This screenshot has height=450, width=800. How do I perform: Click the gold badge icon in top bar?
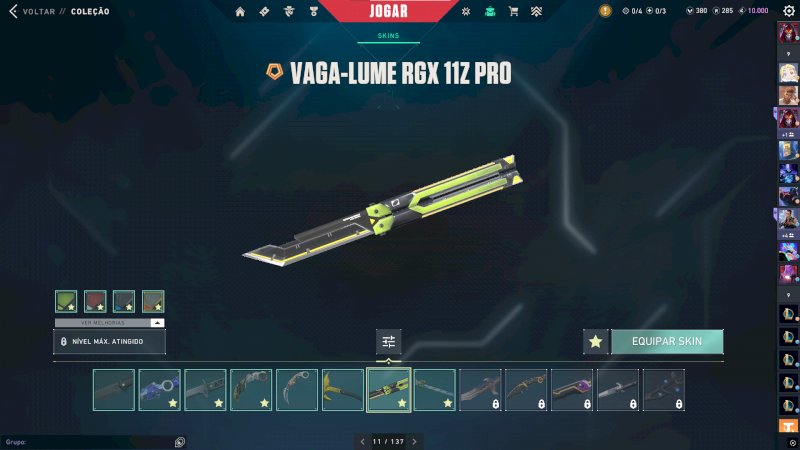pos(605,11)
